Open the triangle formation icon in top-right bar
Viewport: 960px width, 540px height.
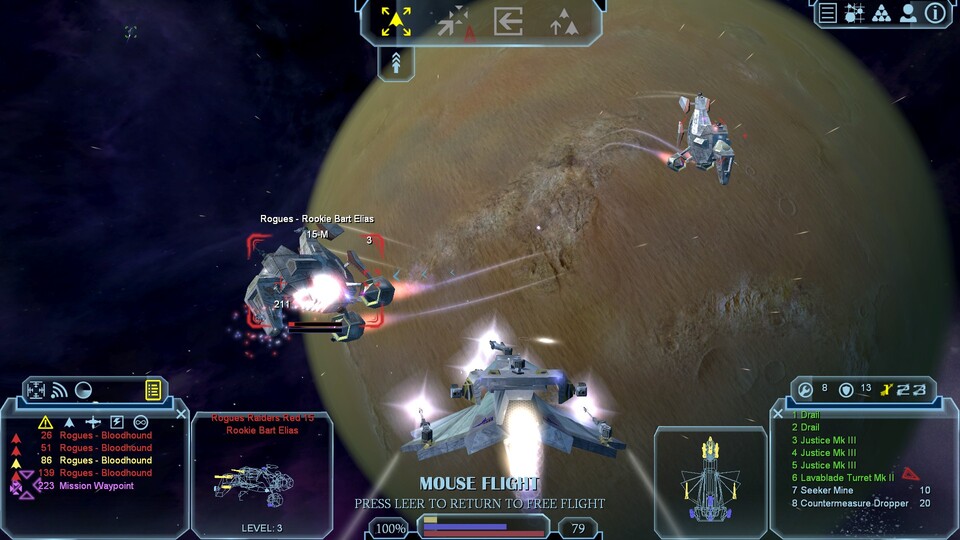click(x=881, y=13)
